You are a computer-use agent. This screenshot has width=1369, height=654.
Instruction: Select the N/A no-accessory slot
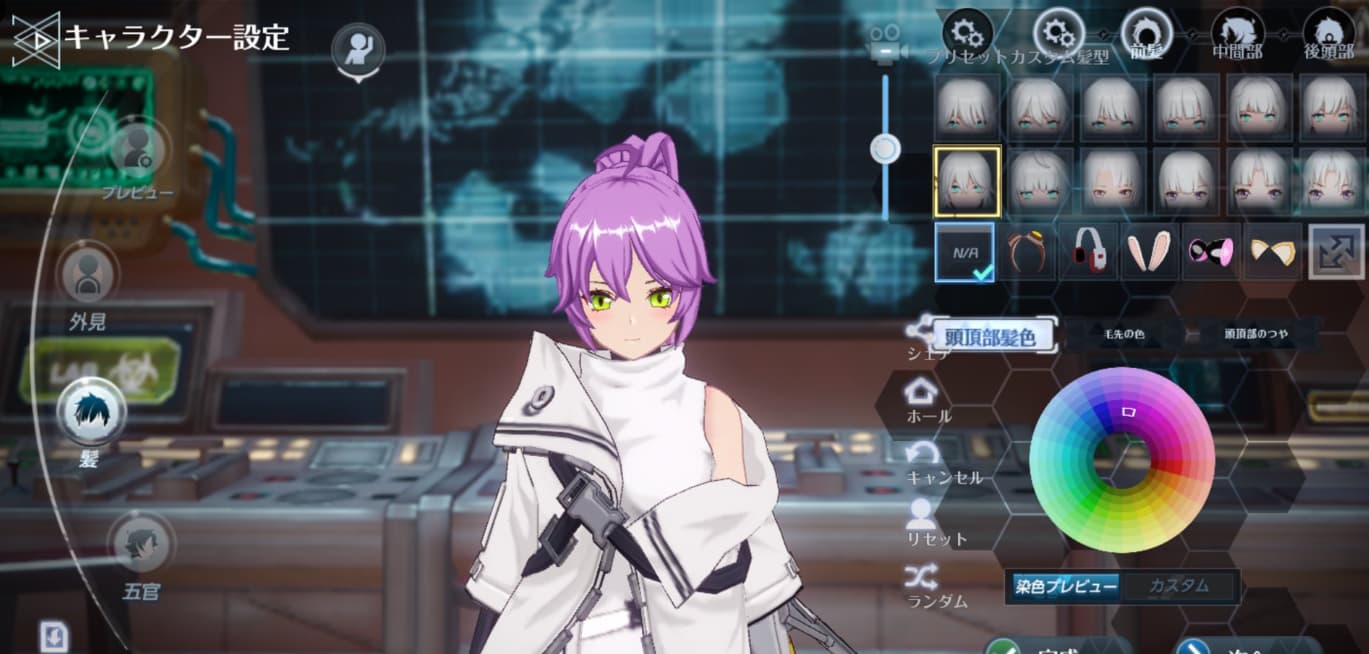965,252
